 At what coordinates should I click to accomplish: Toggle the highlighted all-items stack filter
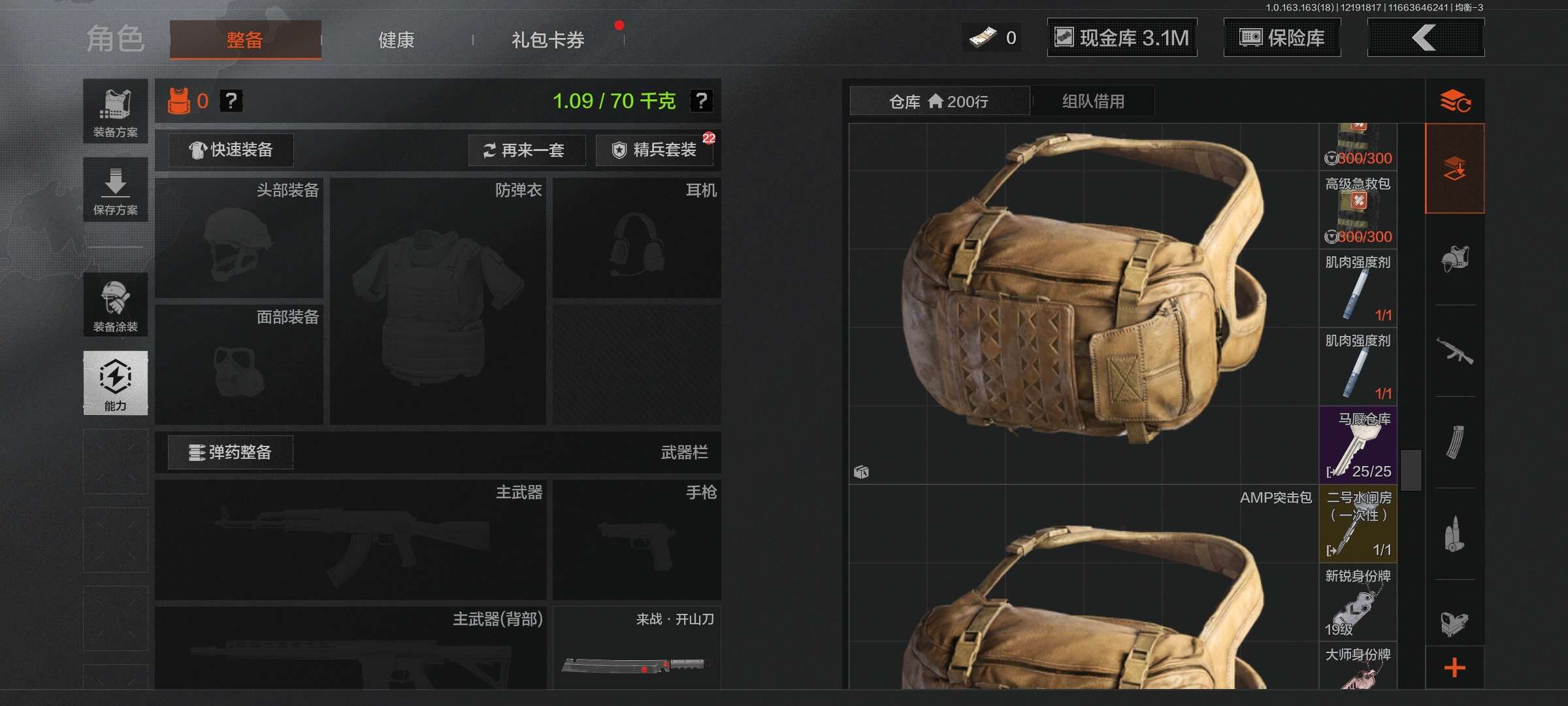pos(1456,167)
